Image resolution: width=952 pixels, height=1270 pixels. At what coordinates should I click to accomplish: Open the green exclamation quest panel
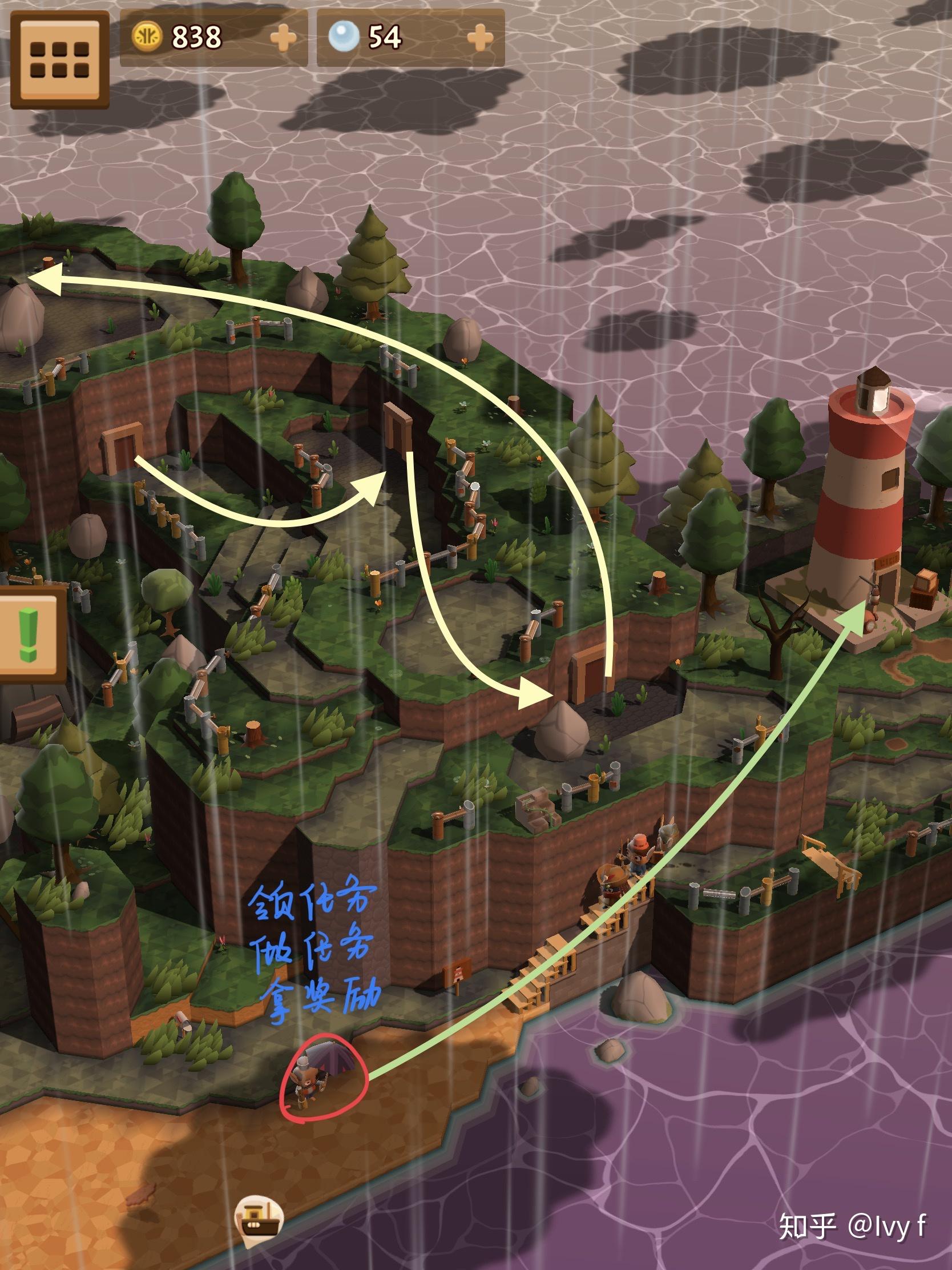tap(29, 634)
